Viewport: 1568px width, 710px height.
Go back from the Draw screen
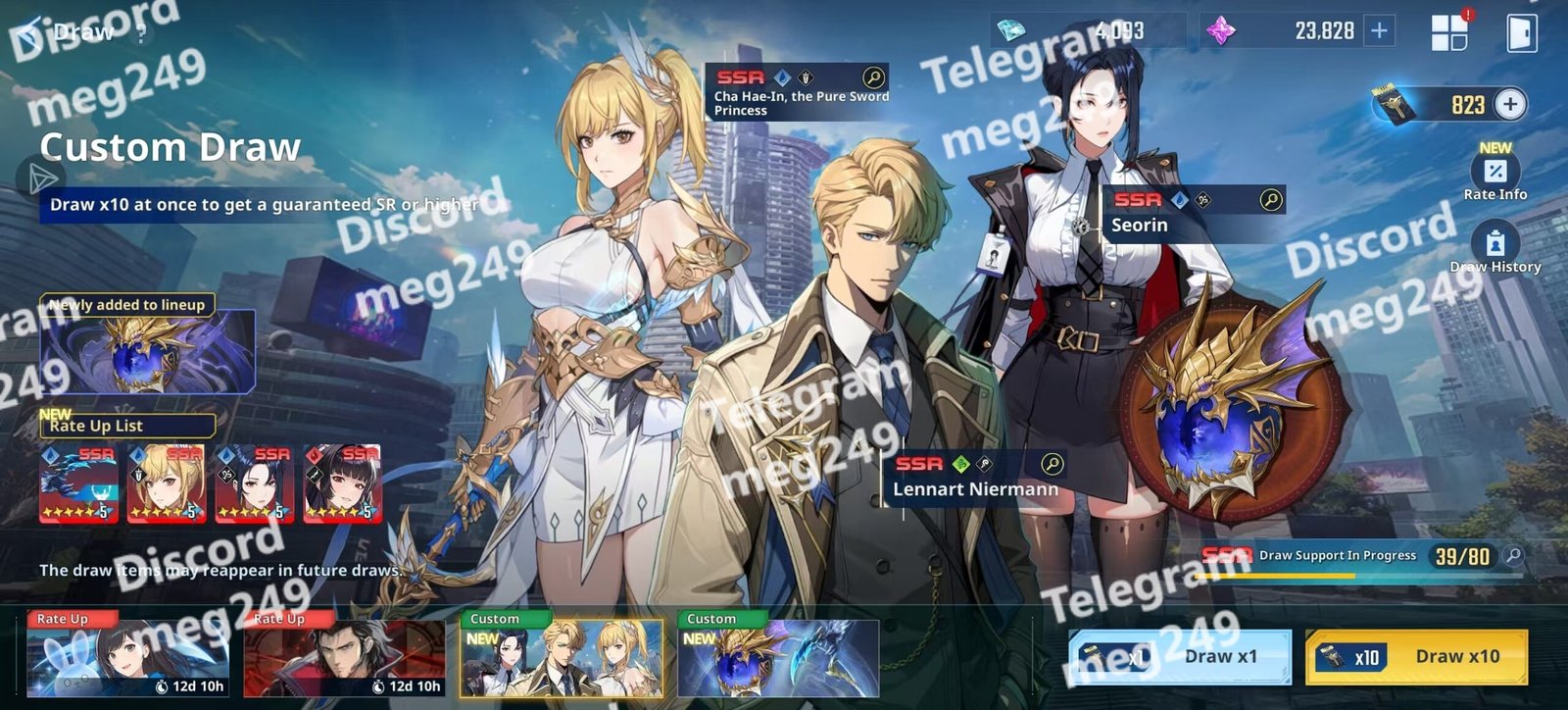(x=31, y=33)
